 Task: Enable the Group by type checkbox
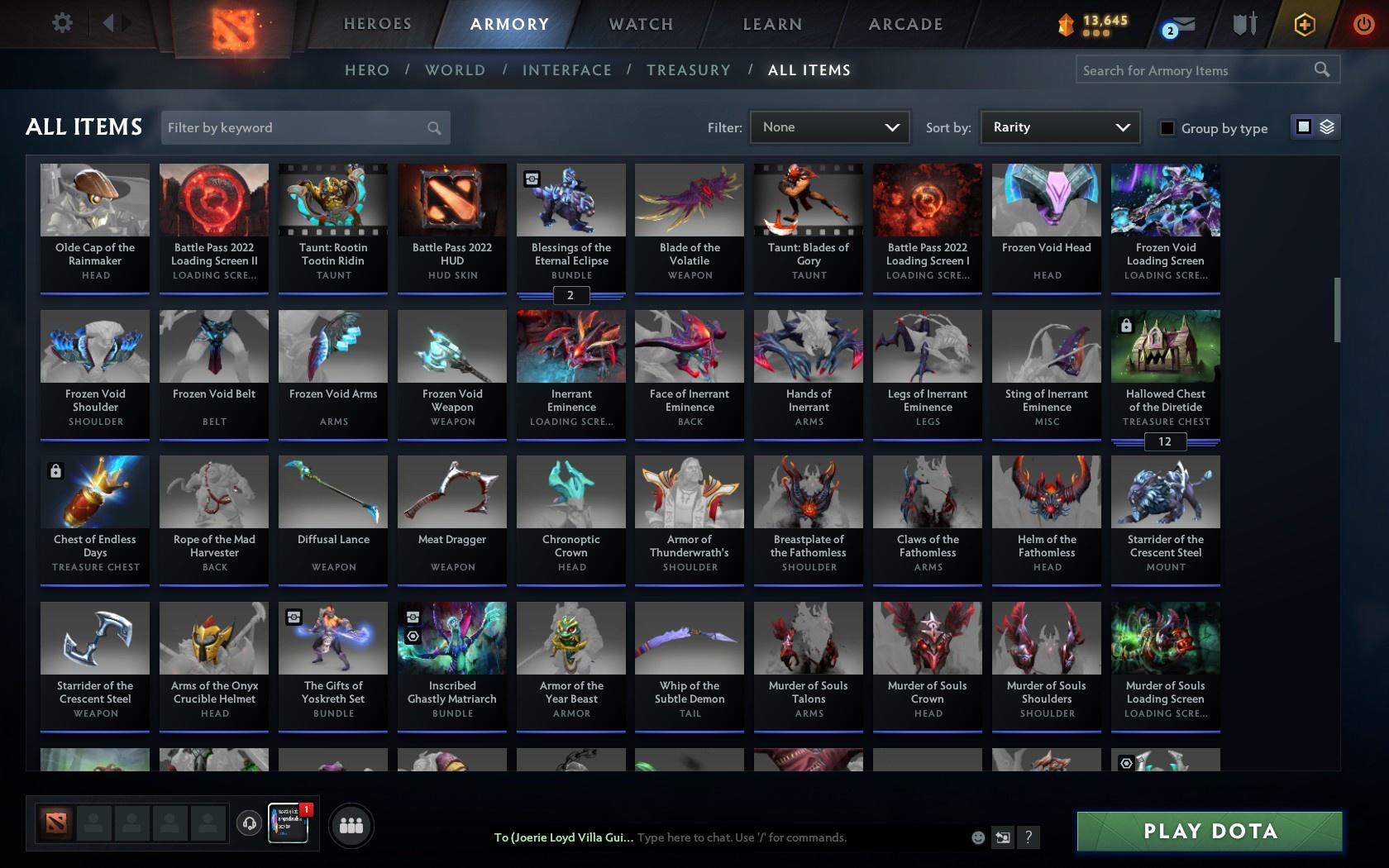[x=1166, y=128]
